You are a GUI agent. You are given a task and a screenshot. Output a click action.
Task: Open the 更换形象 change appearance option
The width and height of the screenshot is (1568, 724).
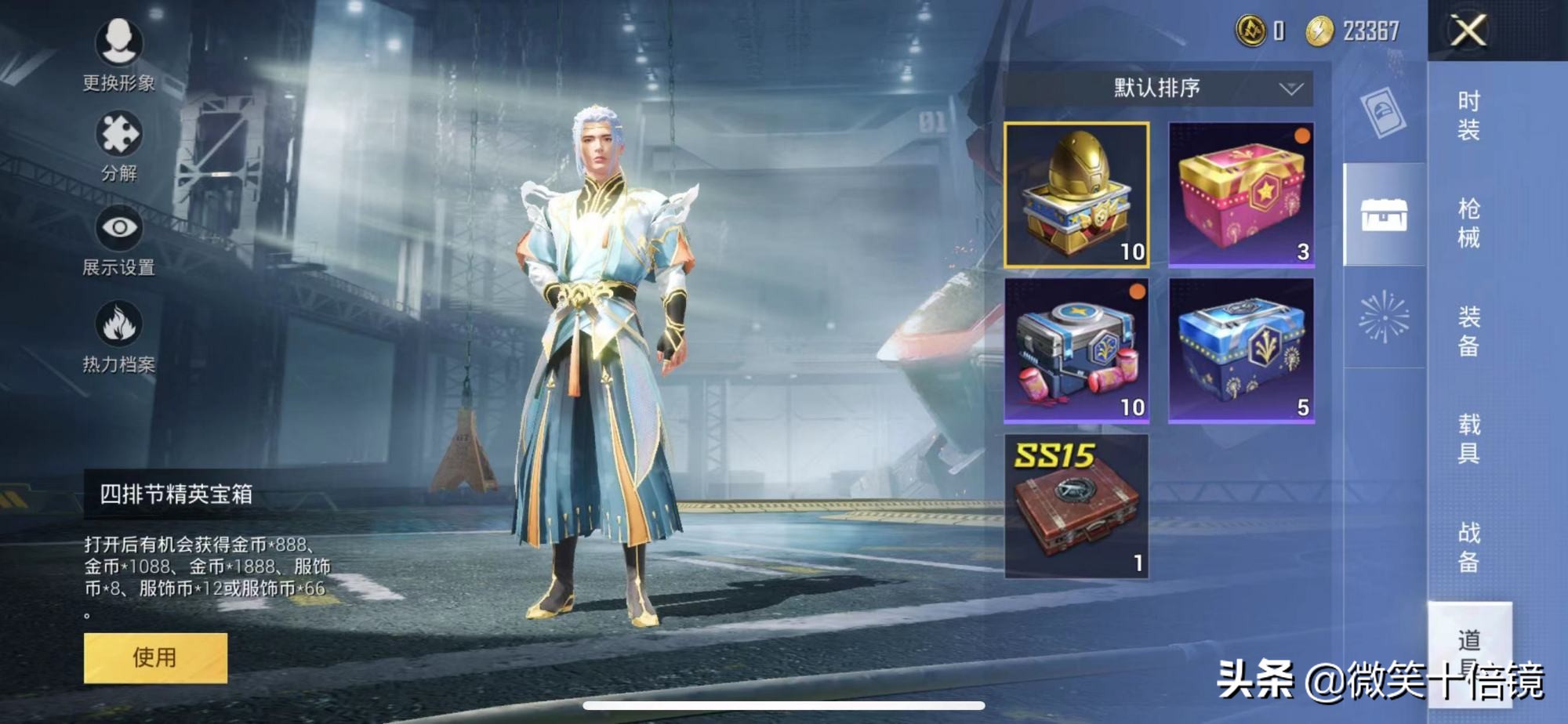coord(119,52)
